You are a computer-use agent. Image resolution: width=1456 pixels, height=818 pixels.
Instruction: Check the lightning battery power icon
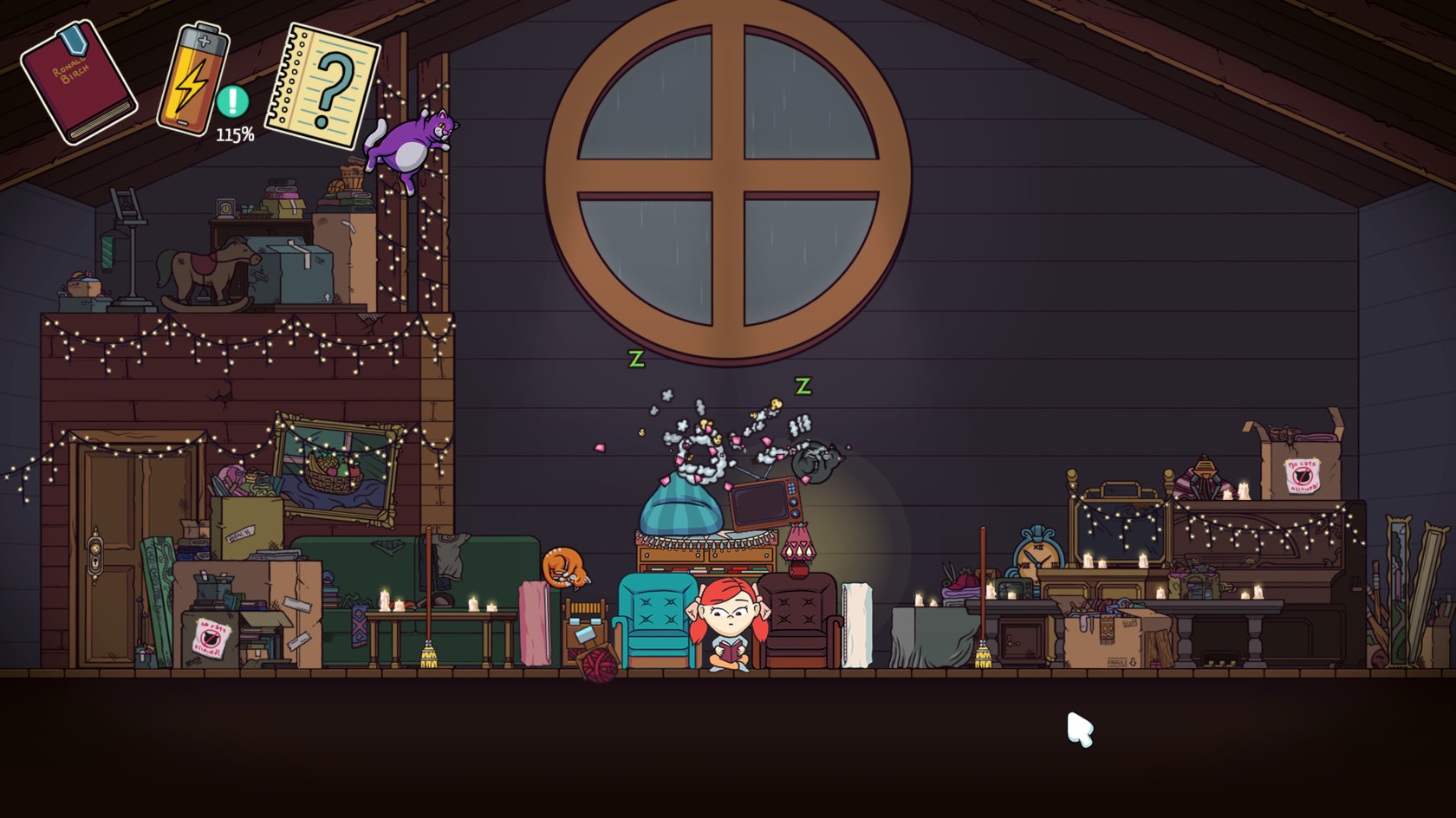[192, 78]
